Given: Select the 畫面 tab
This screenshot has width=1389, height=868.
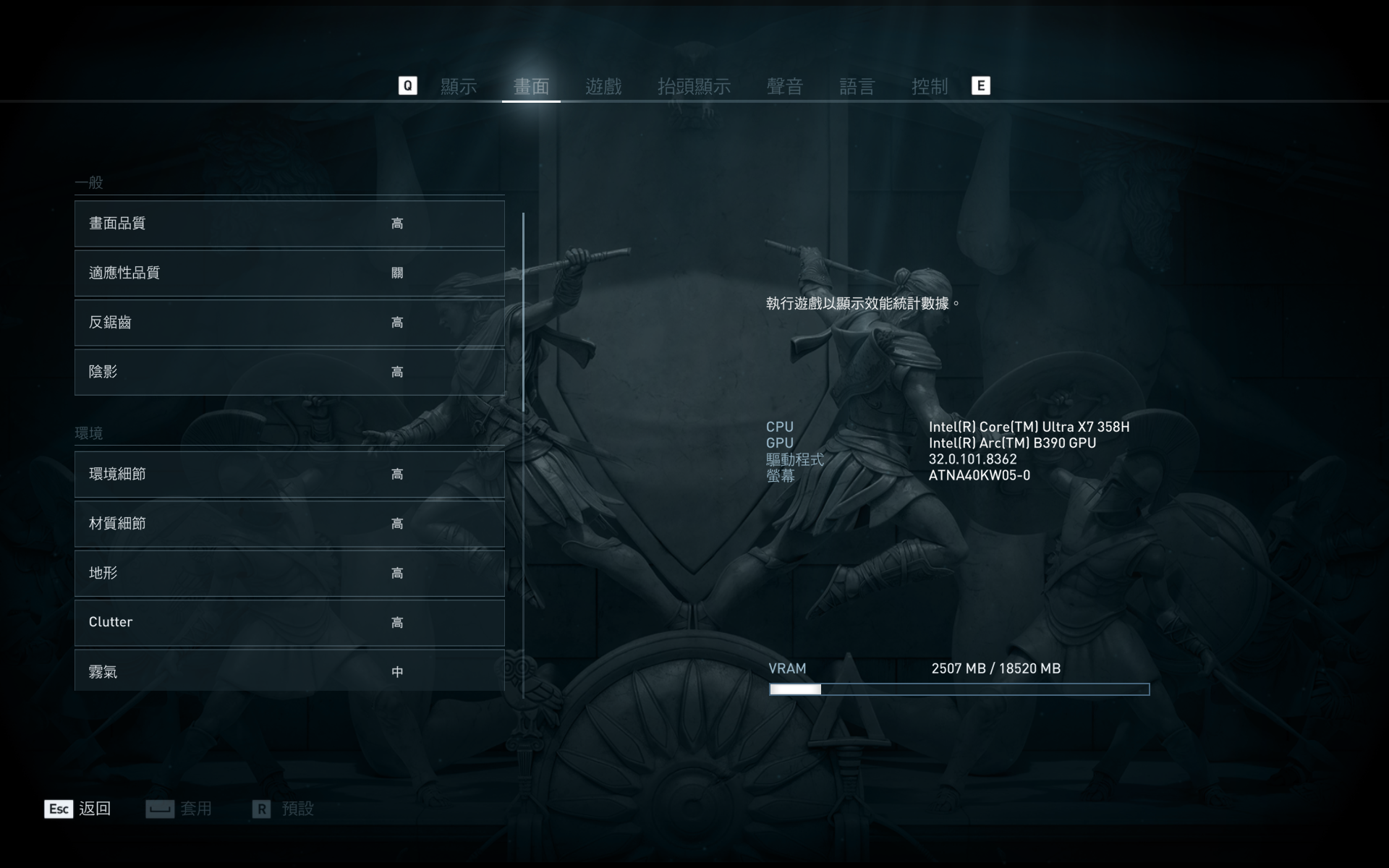Looking at the screenshot, I should click(x=531, y=87).
